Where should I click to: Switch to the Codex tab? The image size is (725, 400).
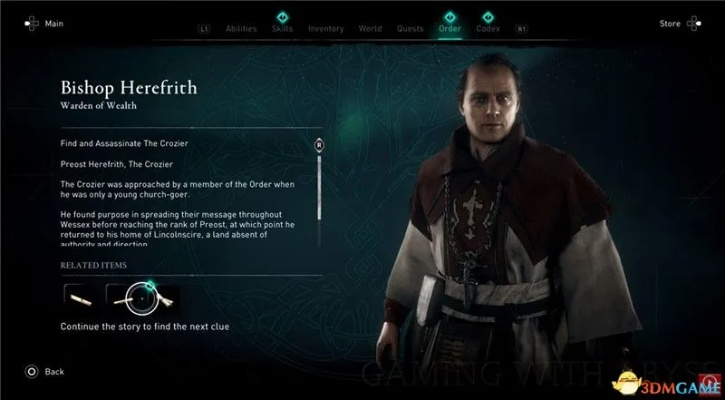coord(488,29)
